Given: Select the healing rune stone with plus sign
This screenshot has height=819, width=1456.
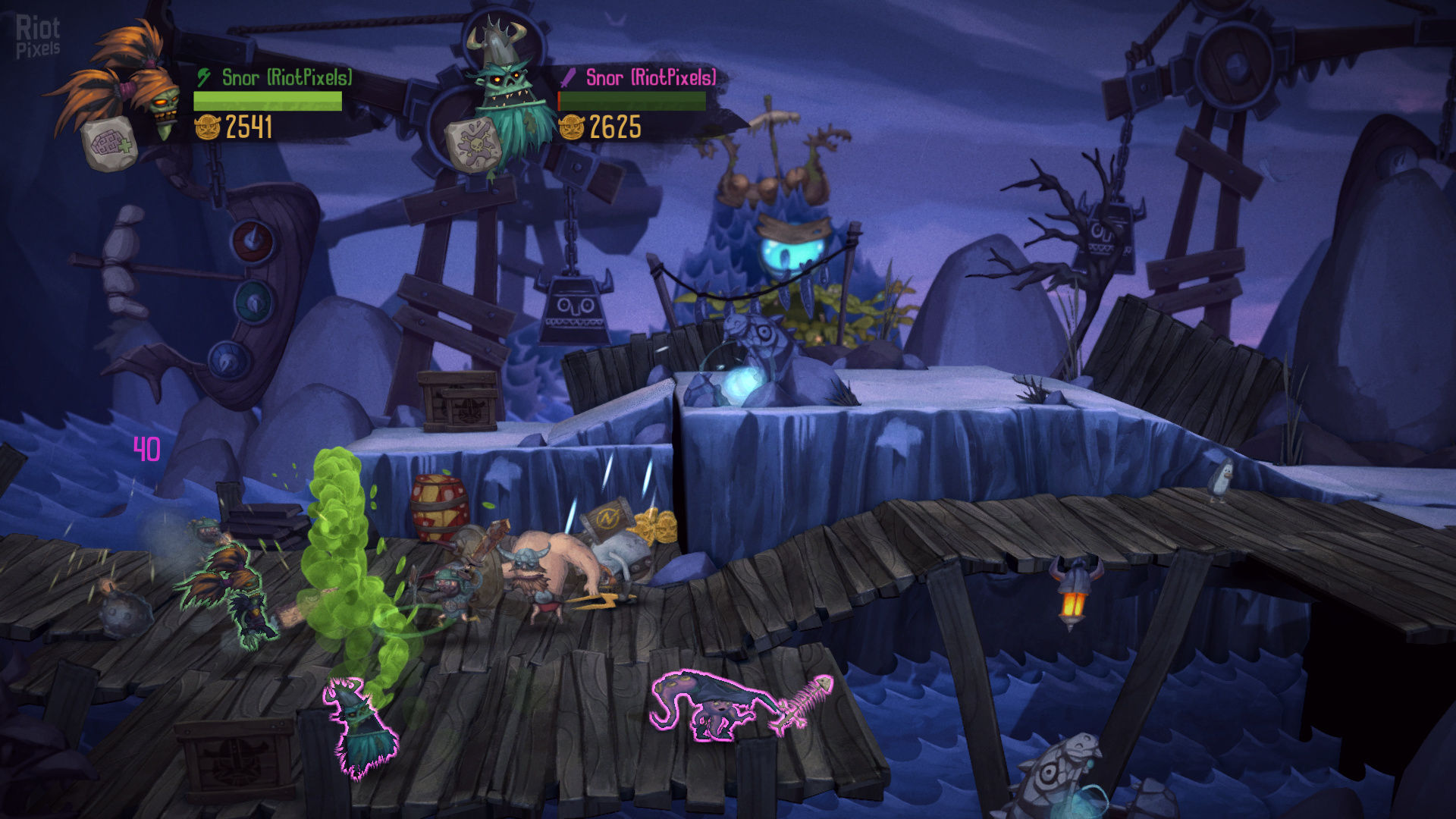Looking at the screenshot, I should [111, 144].
